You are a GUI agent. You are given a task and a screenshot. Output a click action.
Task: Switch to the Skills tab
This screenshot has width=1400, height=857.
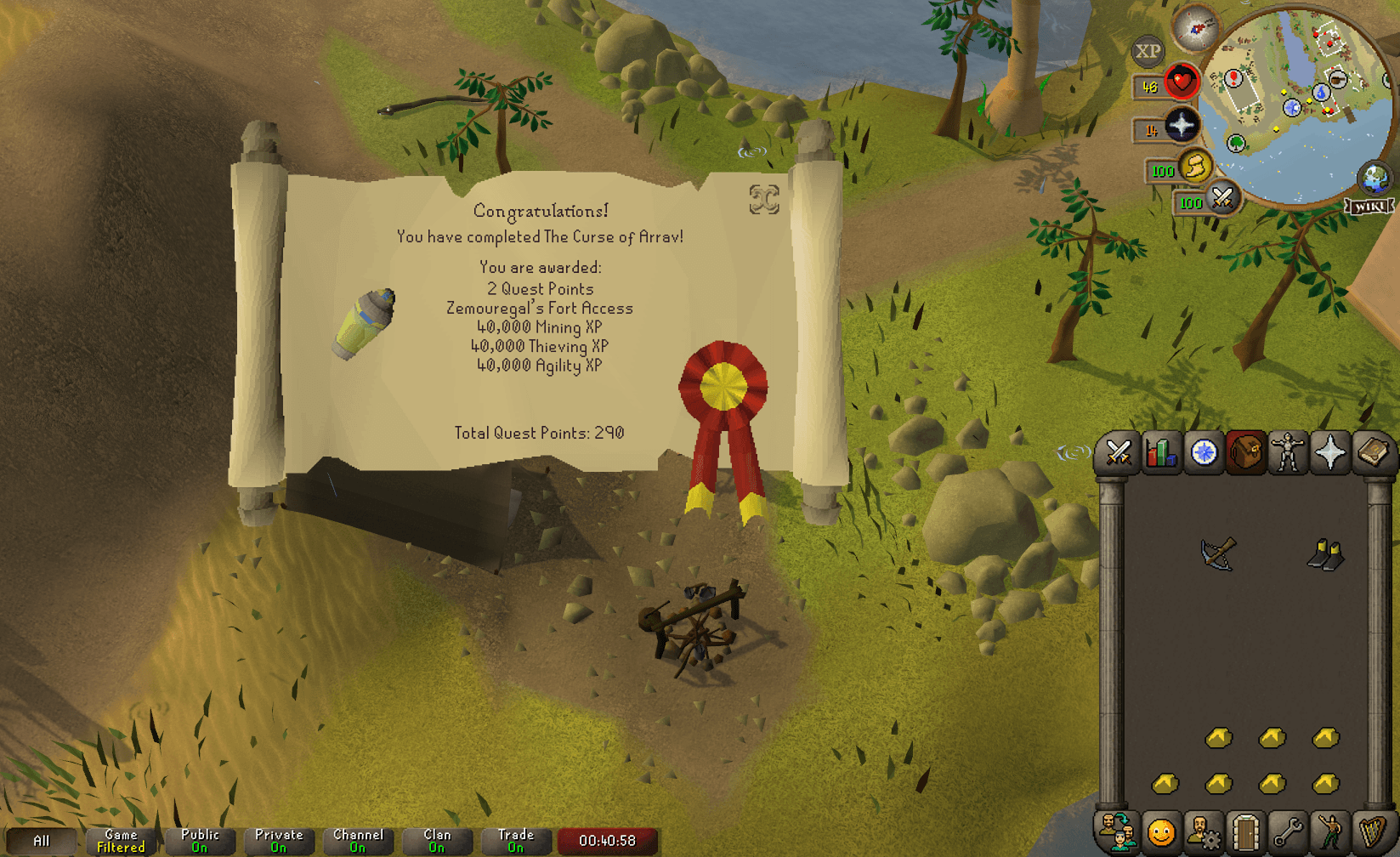click(x=1161, y=452)
